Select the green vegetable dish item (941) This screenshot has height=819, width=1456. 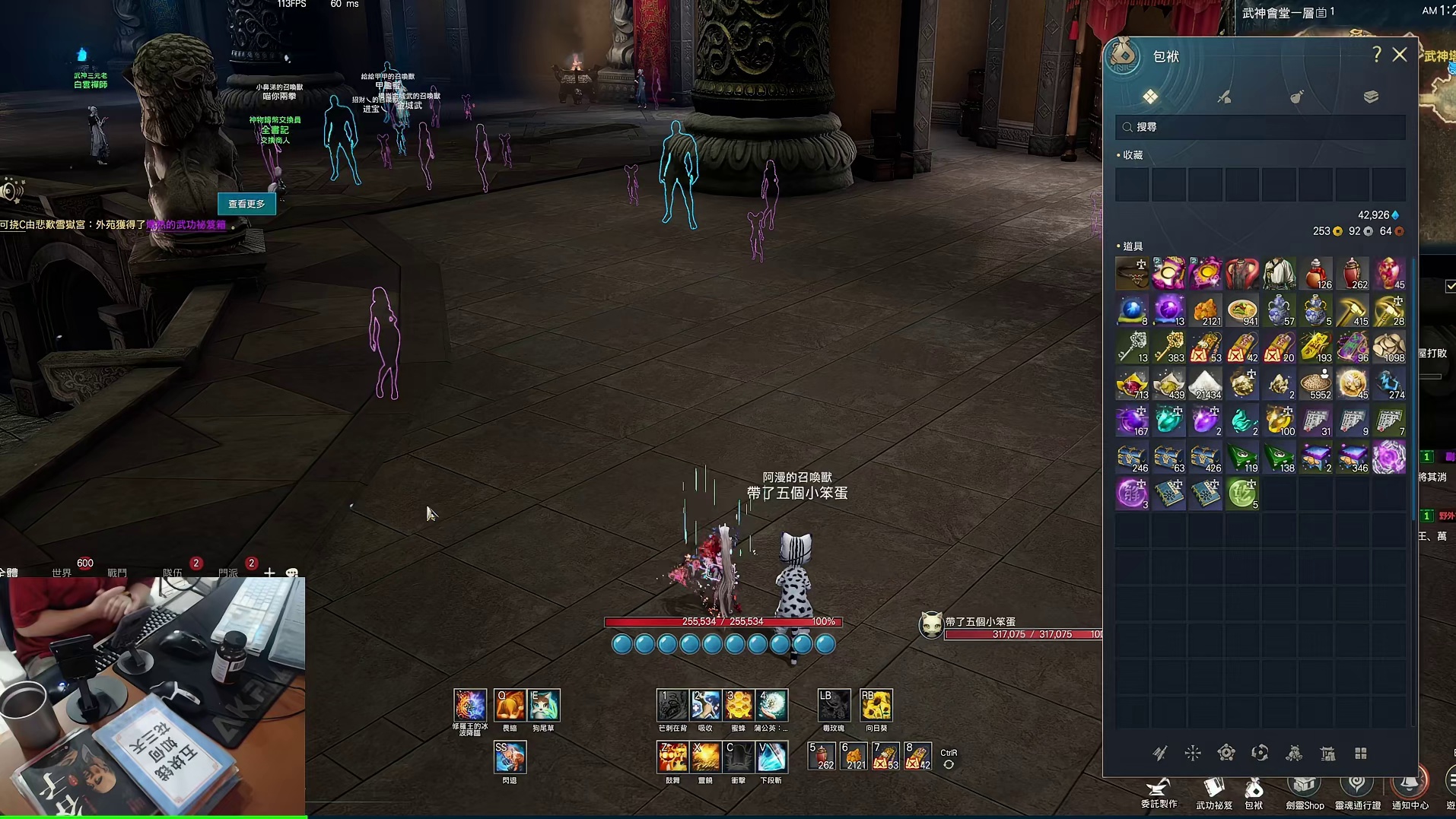tap(1242, 310)
